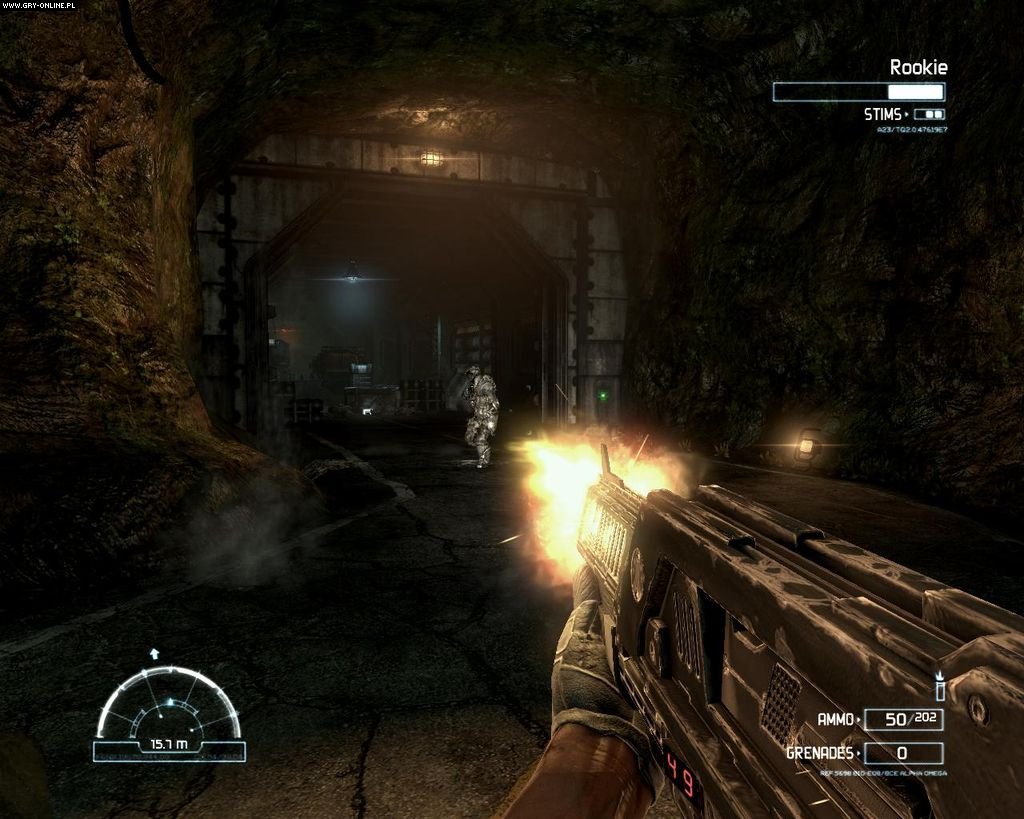Click the motion tracker radar
The width and height of the screenshot is (1024, 819).
[x=168, y=705]
